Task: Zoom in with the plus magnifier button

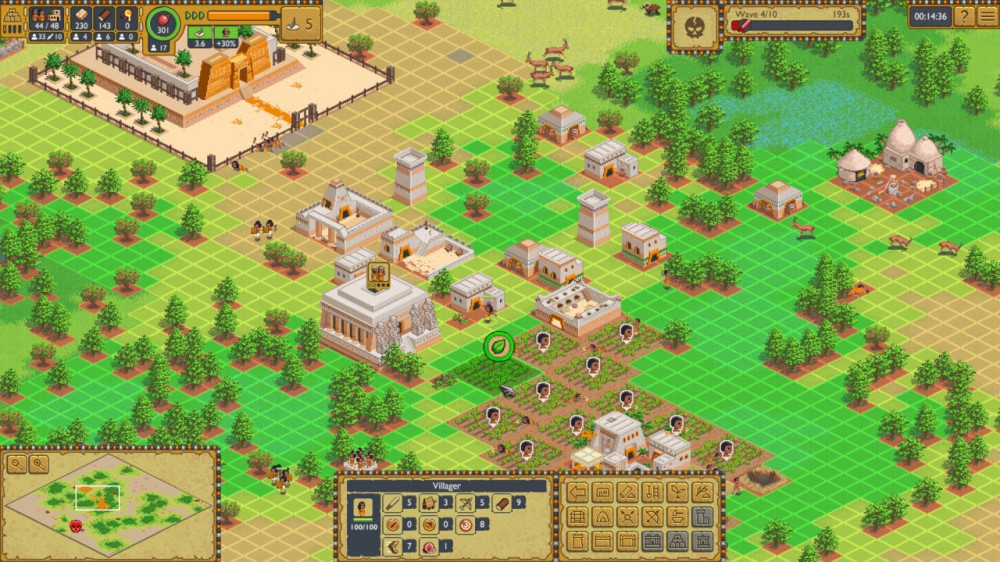Action: [x=16, y=464]
